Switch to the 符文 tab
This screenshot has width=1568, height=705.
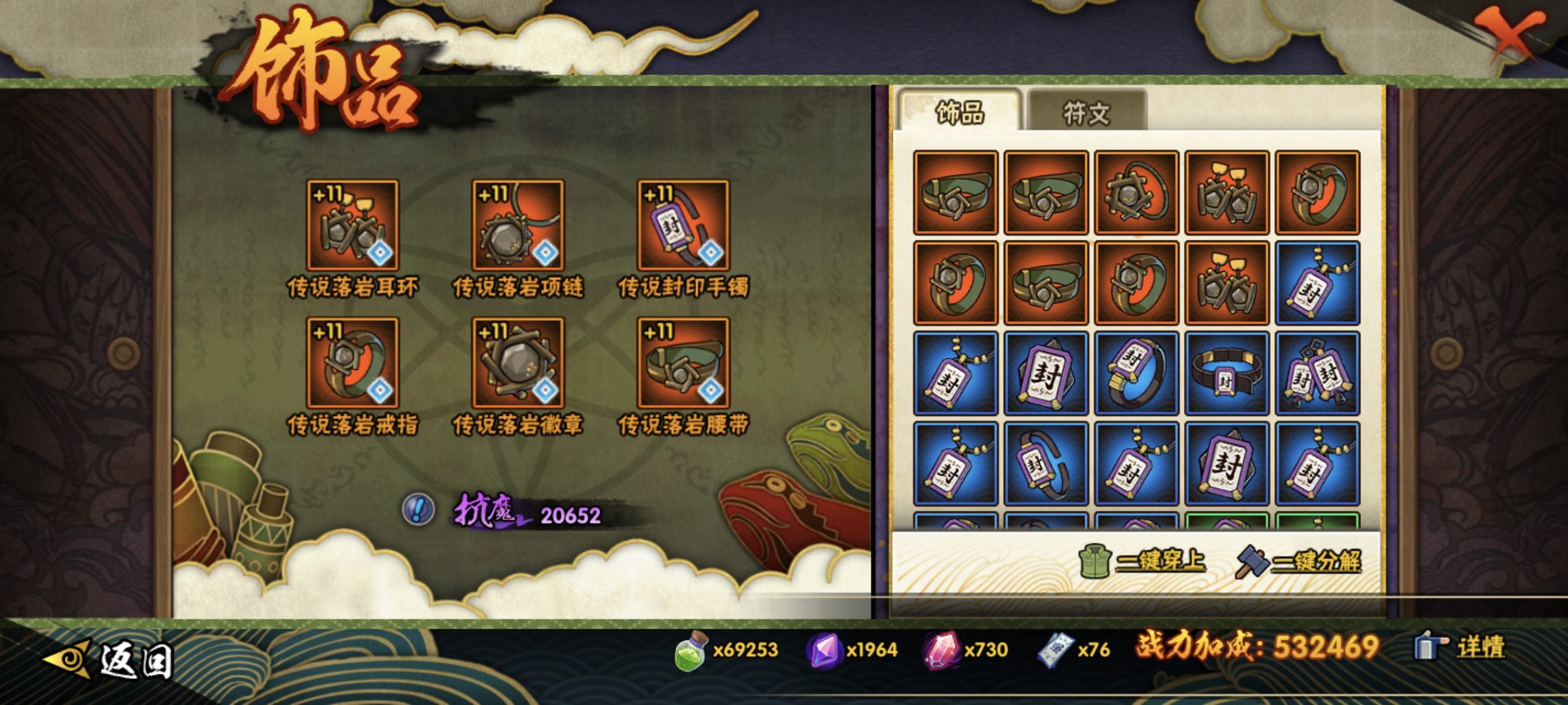click(1086, 113)
